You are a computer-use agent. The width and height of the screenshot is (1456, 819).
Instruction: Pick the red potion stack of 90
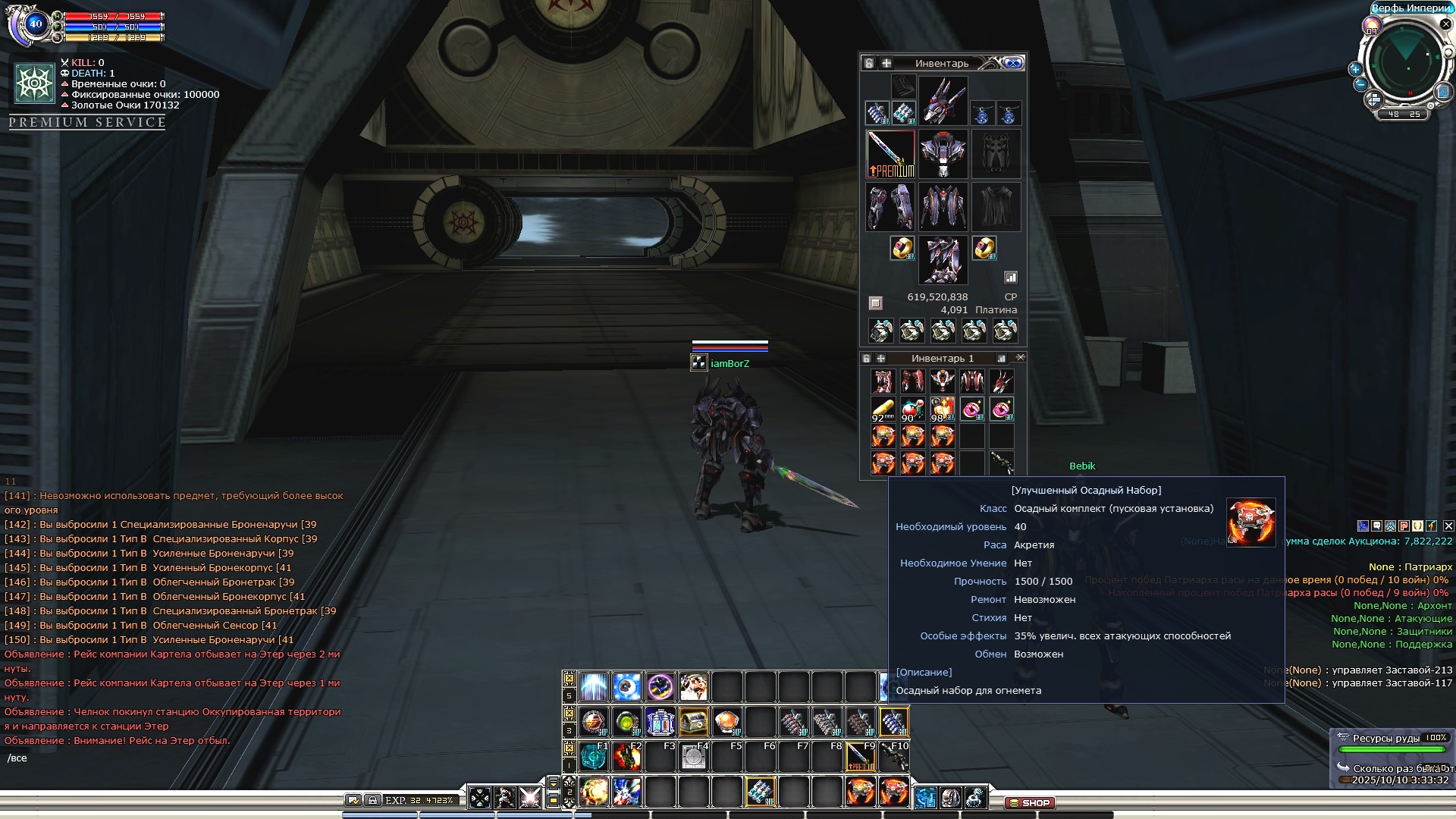[912, 409]
